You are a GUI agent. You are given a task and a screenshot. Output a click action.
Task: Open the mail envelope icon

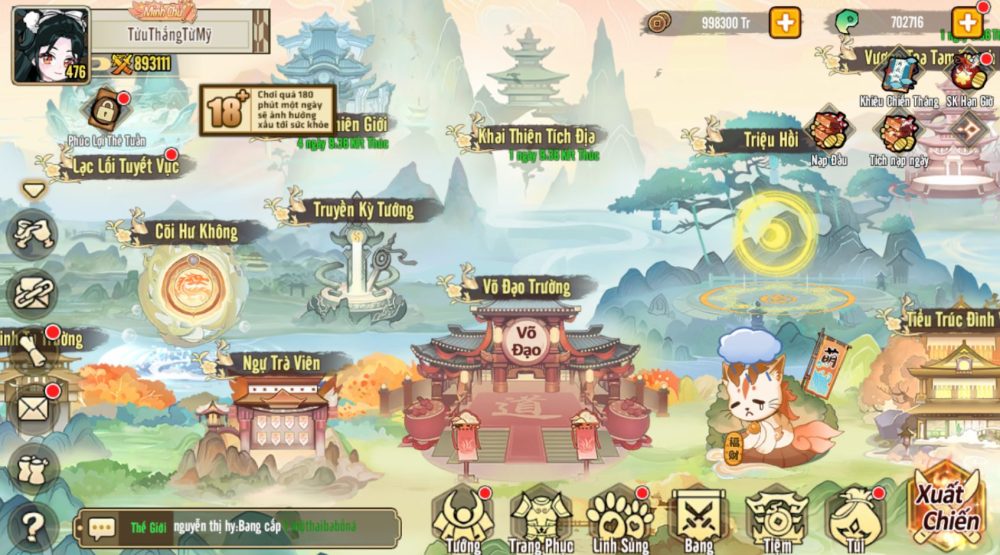point(32,407)
